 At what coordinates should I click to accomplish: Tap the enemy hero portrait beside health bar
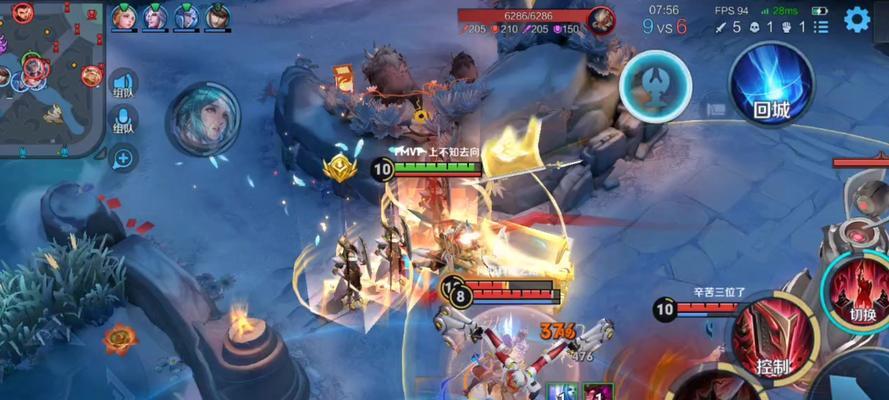tap(601, 18)
